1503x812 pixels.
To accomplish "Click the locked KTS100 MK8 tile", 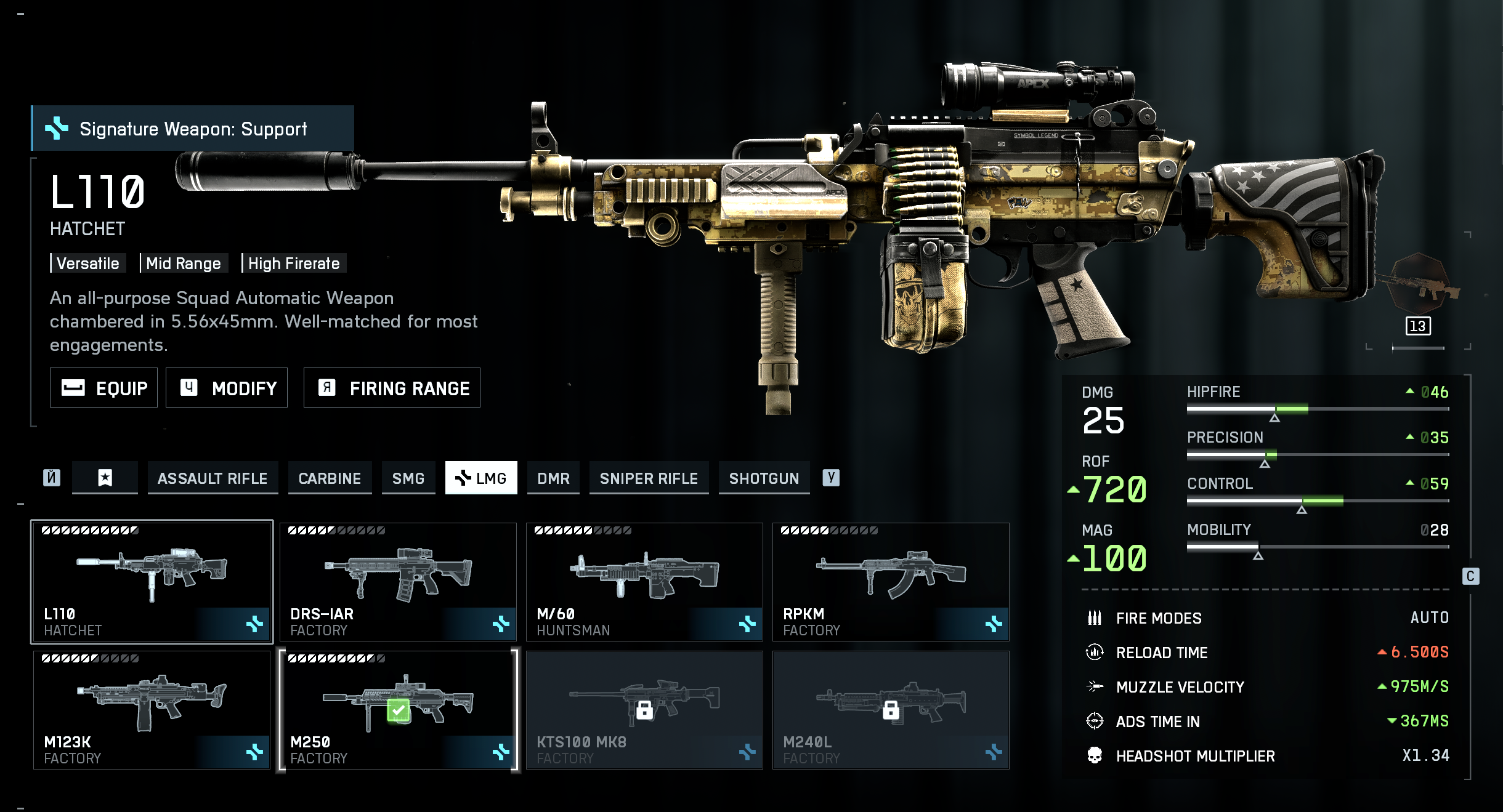I will (x=644, y=710).
